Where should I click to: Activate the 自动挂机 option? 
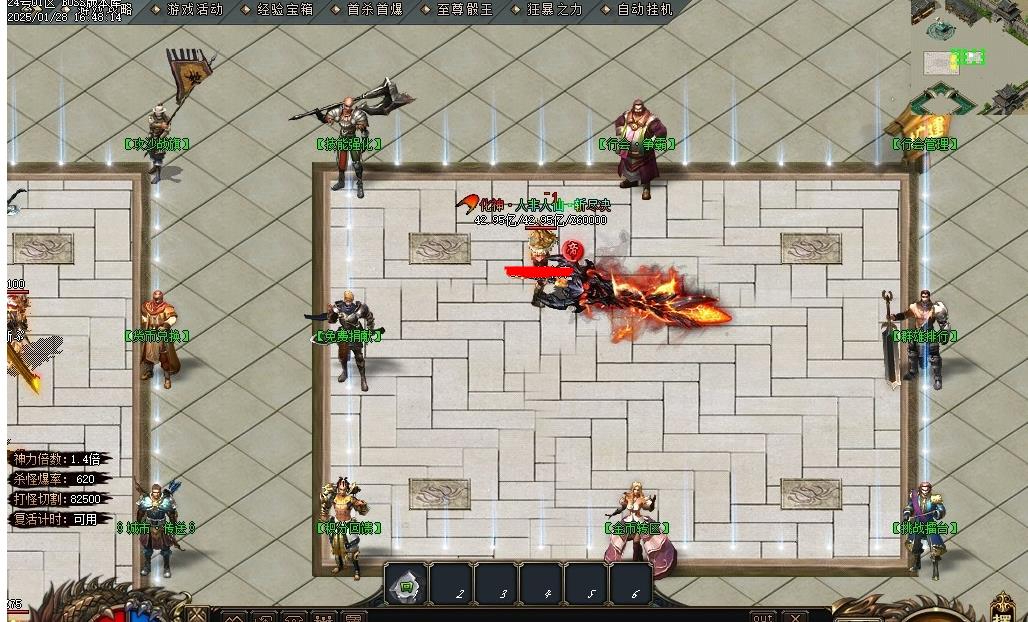pos(644,10)
